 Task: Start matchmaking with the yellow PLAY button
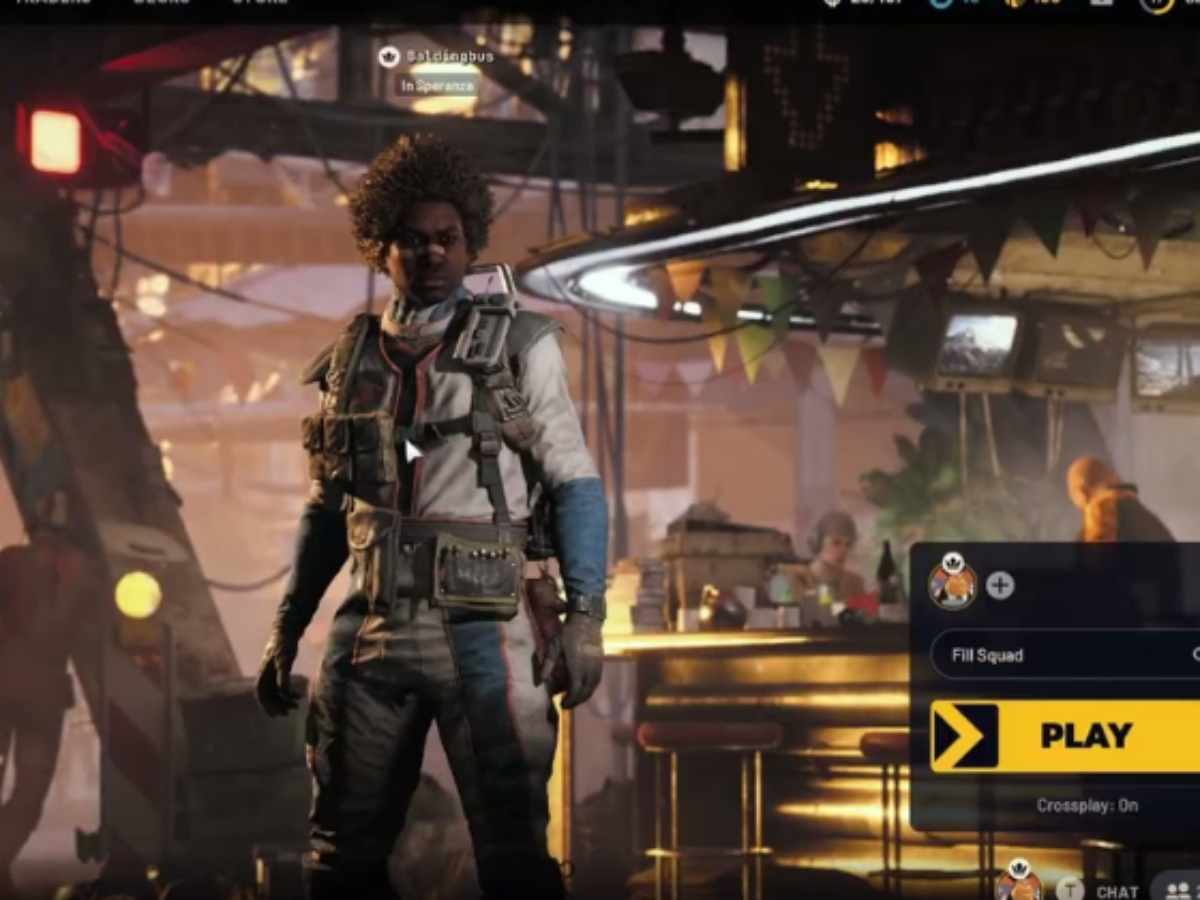click(x=1065, y=736)
